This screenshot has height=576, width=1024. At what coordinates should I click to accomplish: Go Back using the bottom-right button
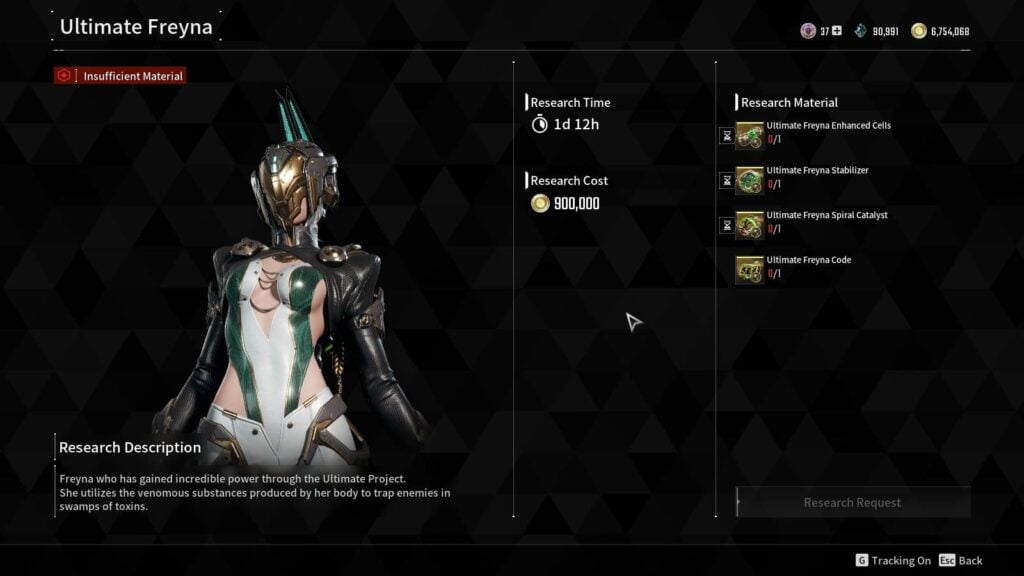[x=960, y=561]
